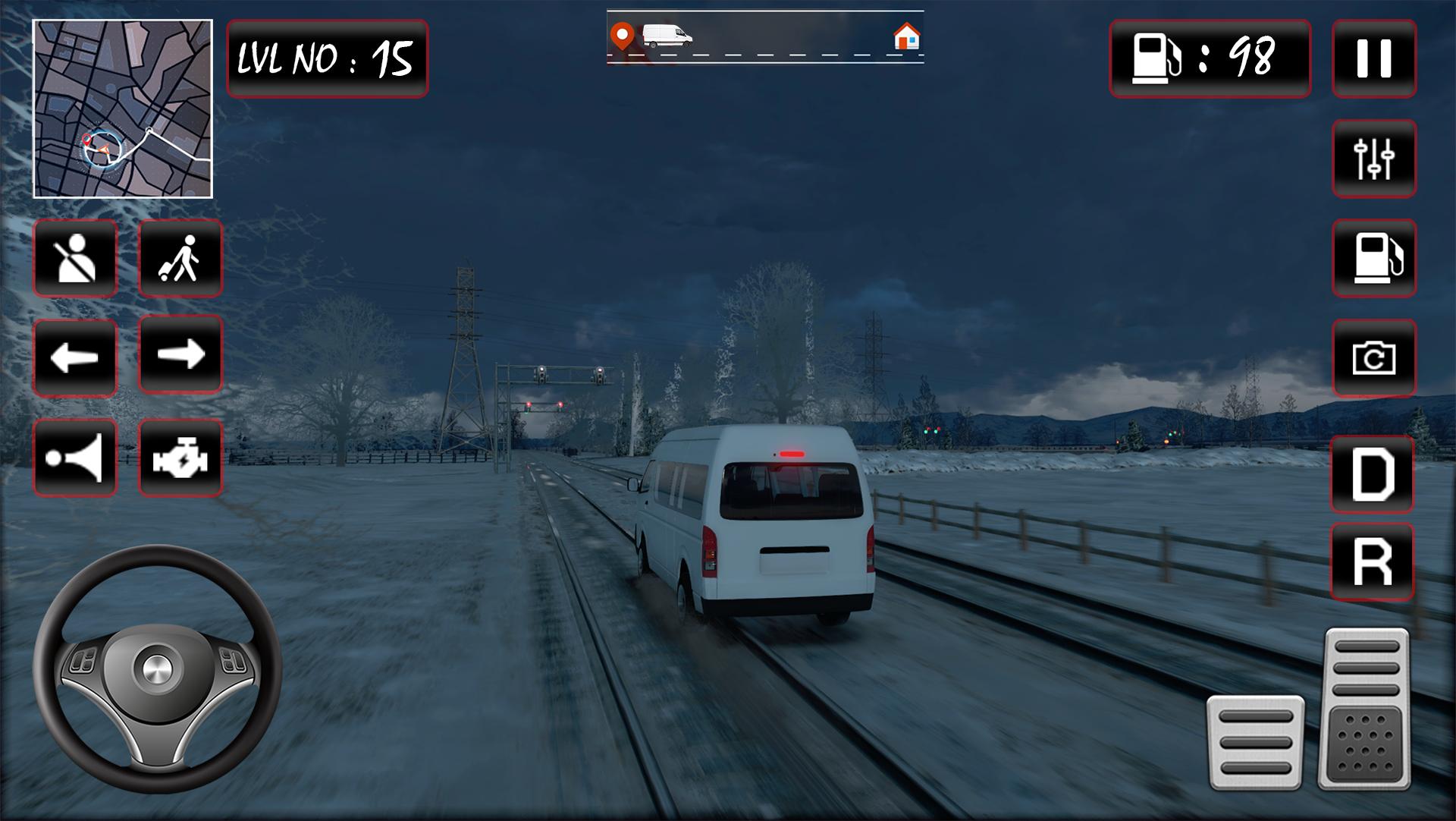This screenshot has width=1456, height=821.
Task: Toggle the seatbelt button
Action: [x=75, y=258]
